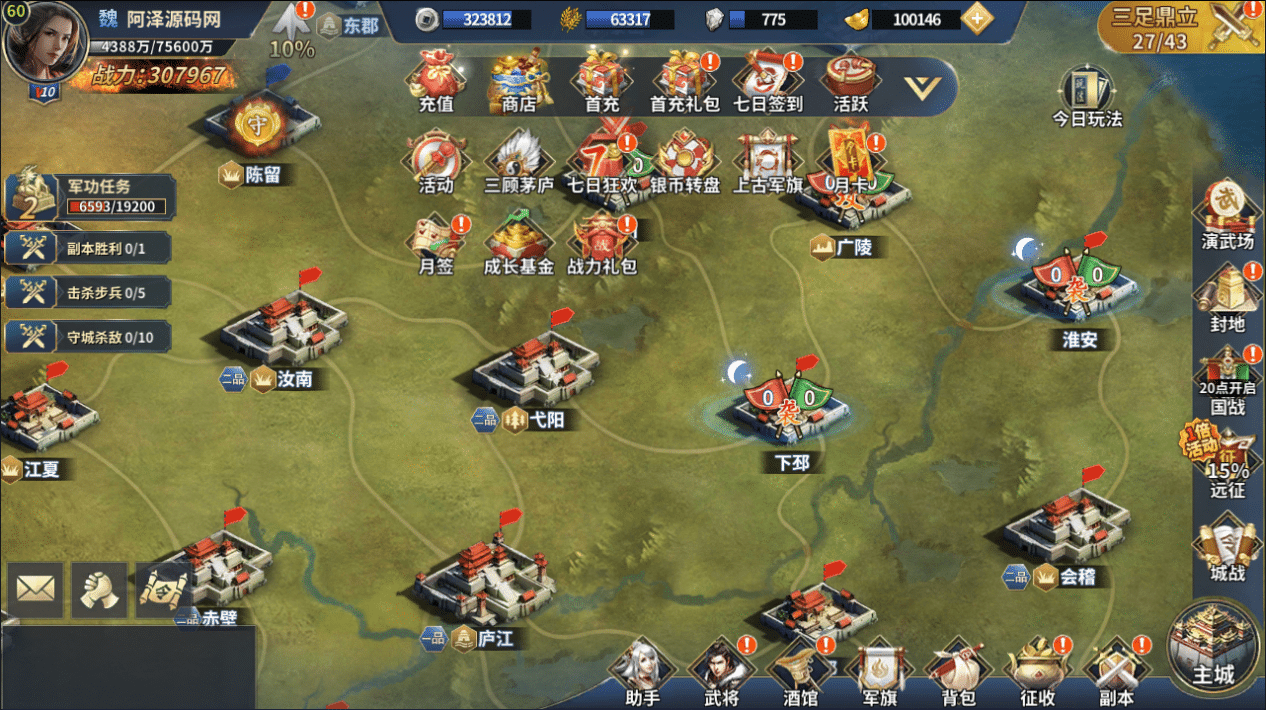
Task: Return to the 主城 main city
Action: (x=1214, y=648)
